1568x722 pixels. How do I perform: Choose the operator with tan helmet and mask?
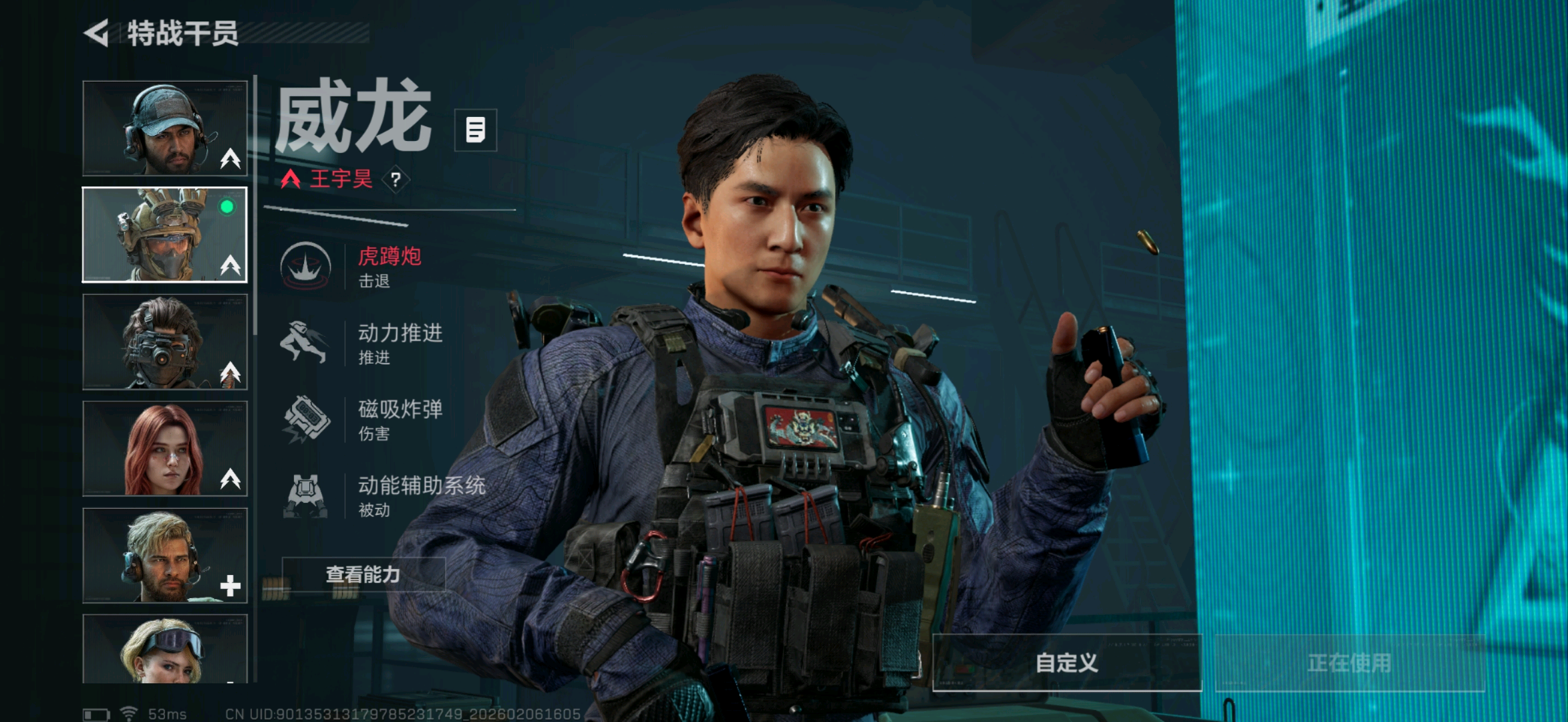pyautogui.click(x=164, y=235)
